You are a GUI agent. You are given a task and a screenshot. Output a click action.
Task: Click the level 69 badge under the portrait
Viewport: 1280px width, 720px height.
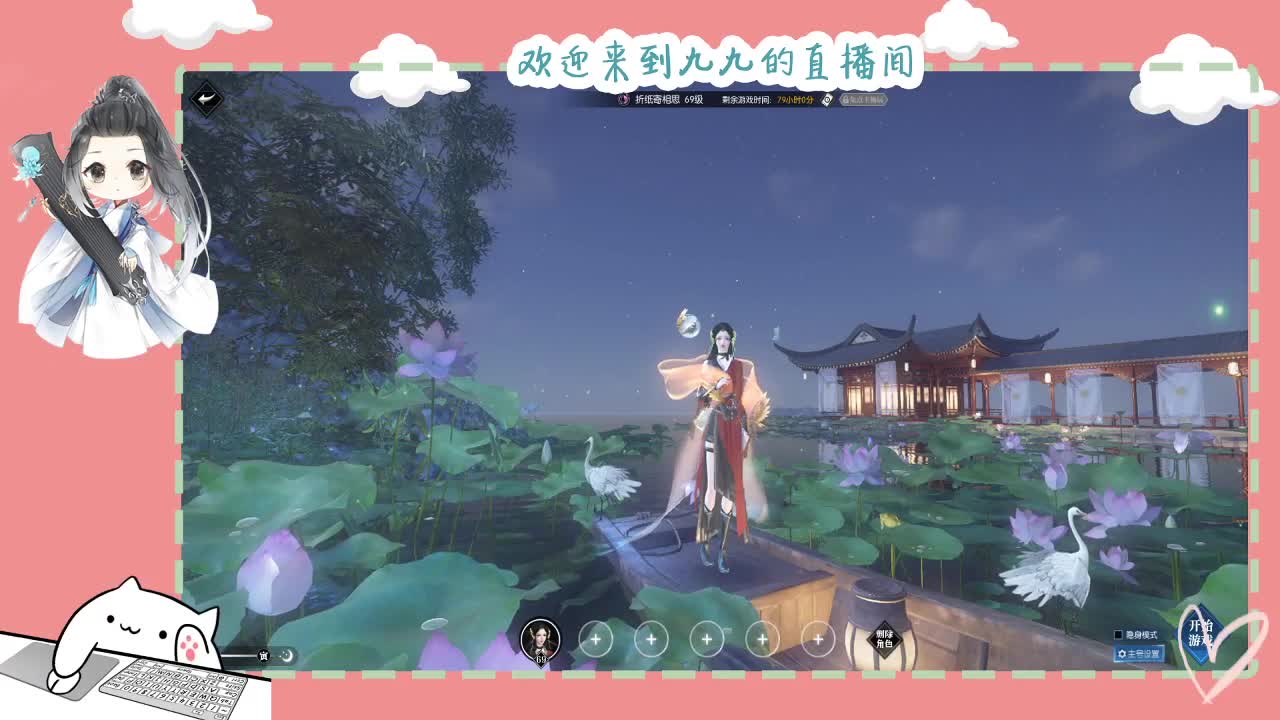tap(543, 656)
